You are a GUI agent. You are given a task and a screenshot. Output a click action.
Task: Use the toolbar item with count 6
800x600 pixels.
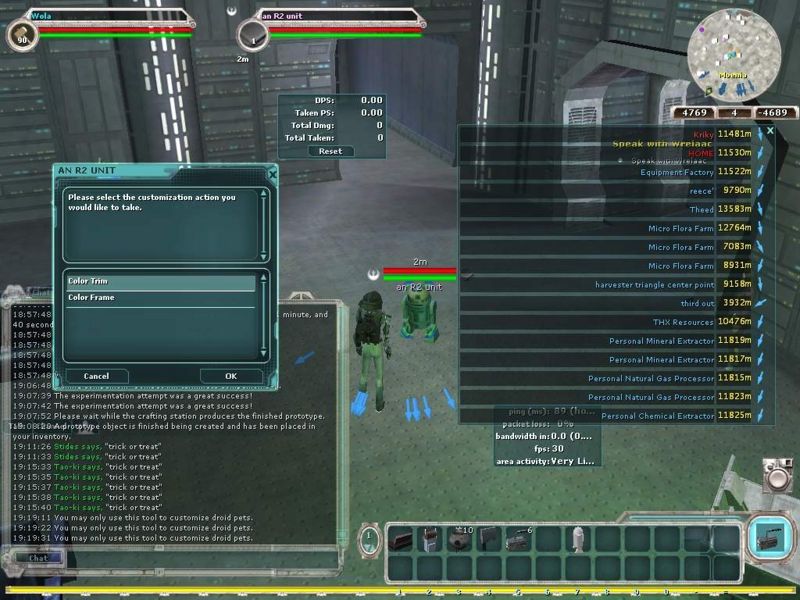pos(517,540)
